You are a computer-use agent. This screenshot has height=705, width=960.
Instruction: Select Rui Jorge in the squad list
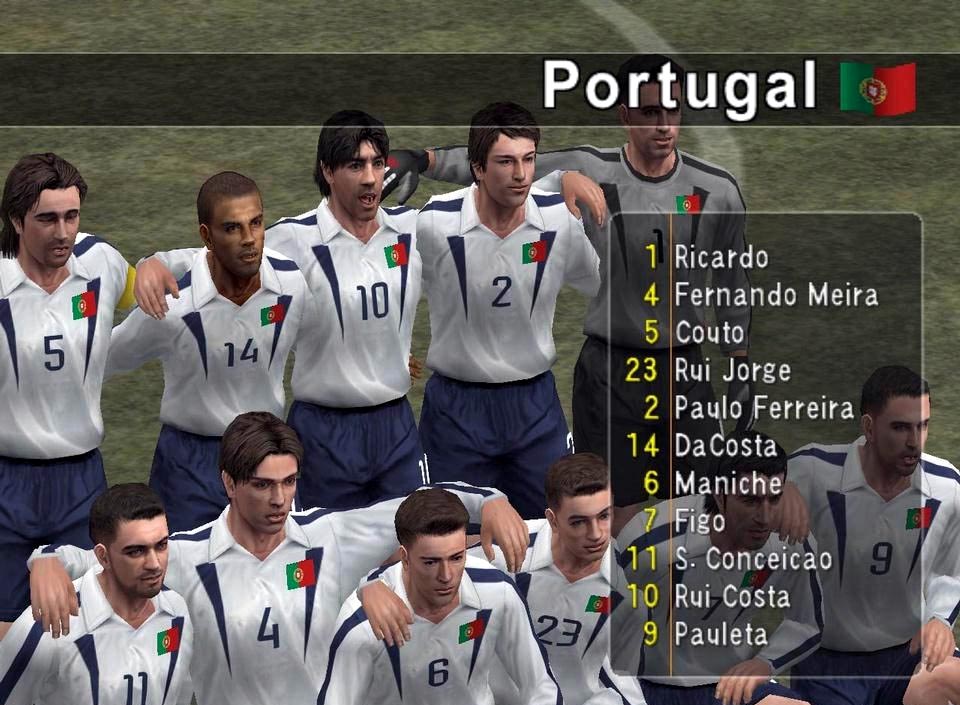[732, 370]
